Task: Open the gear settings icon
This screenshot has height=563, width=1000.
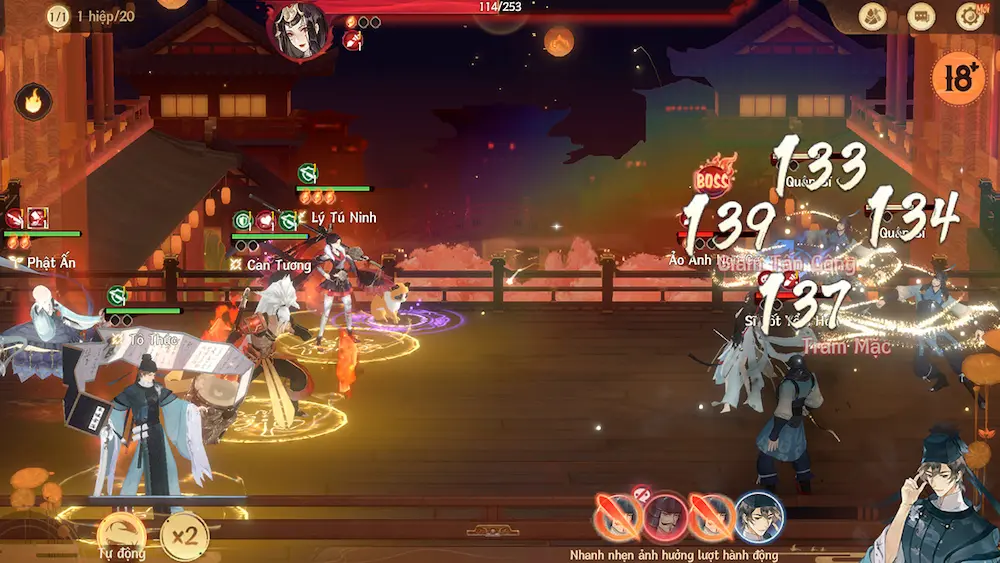Action: pos(970,16)
